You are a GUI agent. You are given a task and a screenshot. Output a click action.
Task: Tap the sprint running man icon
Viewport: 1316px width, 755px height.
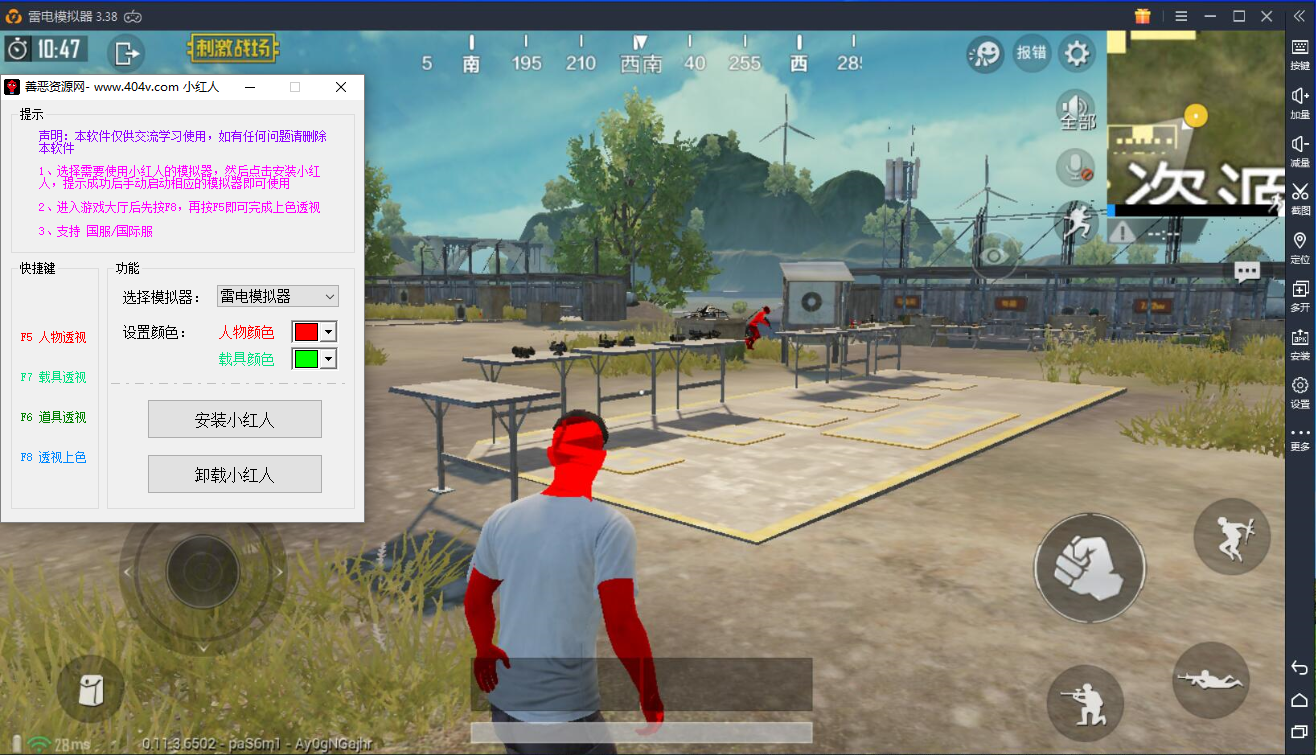coord(1077,221)
